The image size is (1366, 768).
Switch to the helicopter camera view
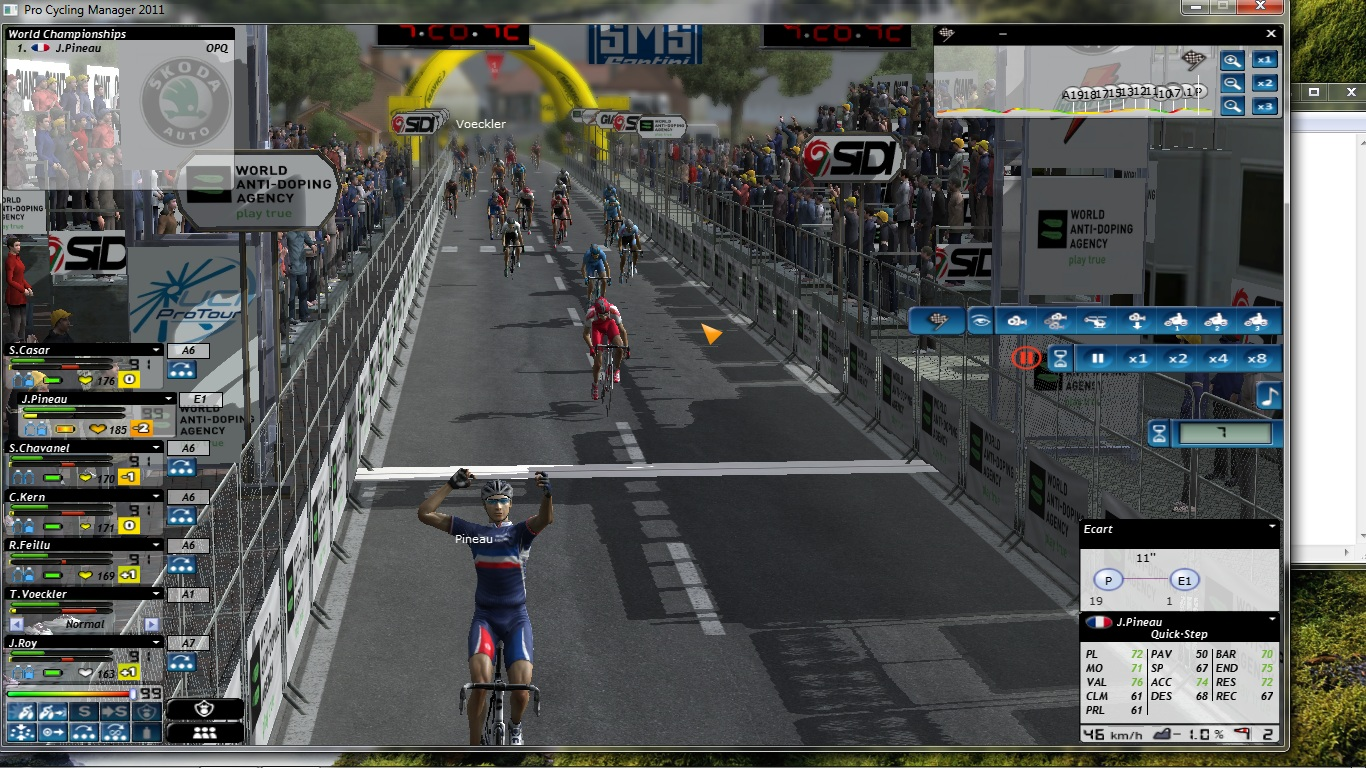1095,321
